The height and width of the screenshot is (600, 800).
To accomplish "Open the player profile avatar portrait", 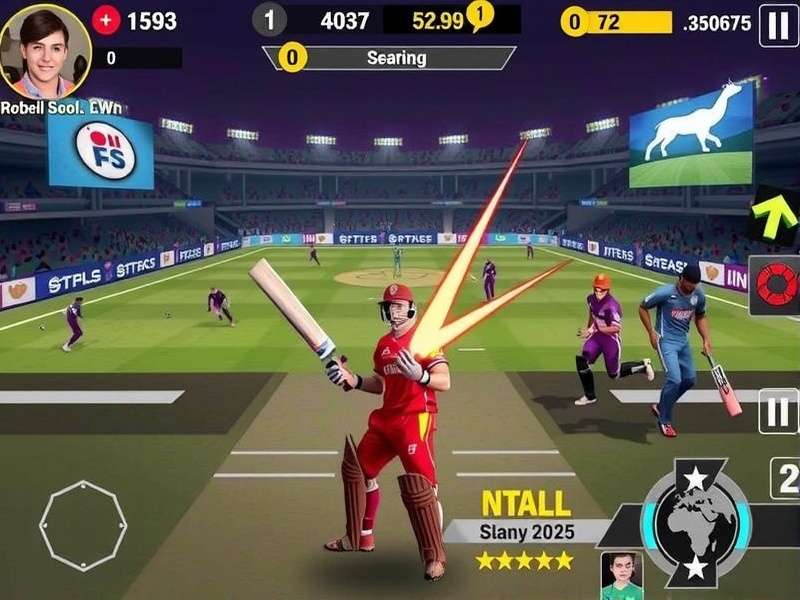I will click(x=46, y=48).
